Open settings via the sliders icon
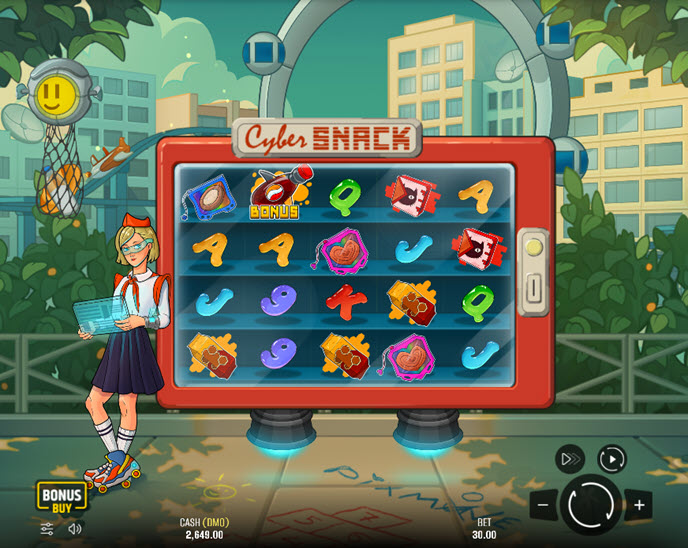688x548 pixels. point(47,528)
